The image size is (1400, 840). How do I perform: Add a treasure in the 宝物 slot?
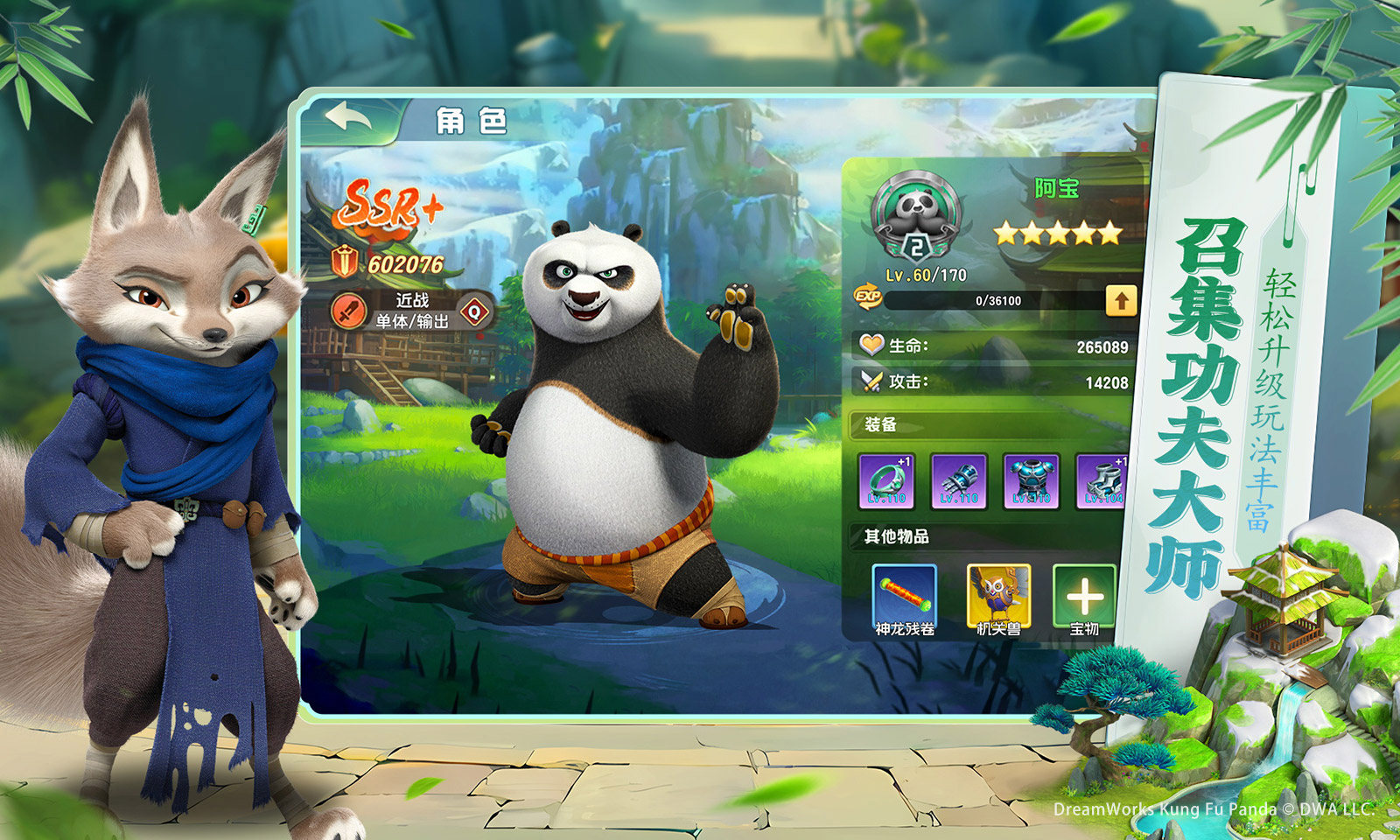coord(1085,598)
